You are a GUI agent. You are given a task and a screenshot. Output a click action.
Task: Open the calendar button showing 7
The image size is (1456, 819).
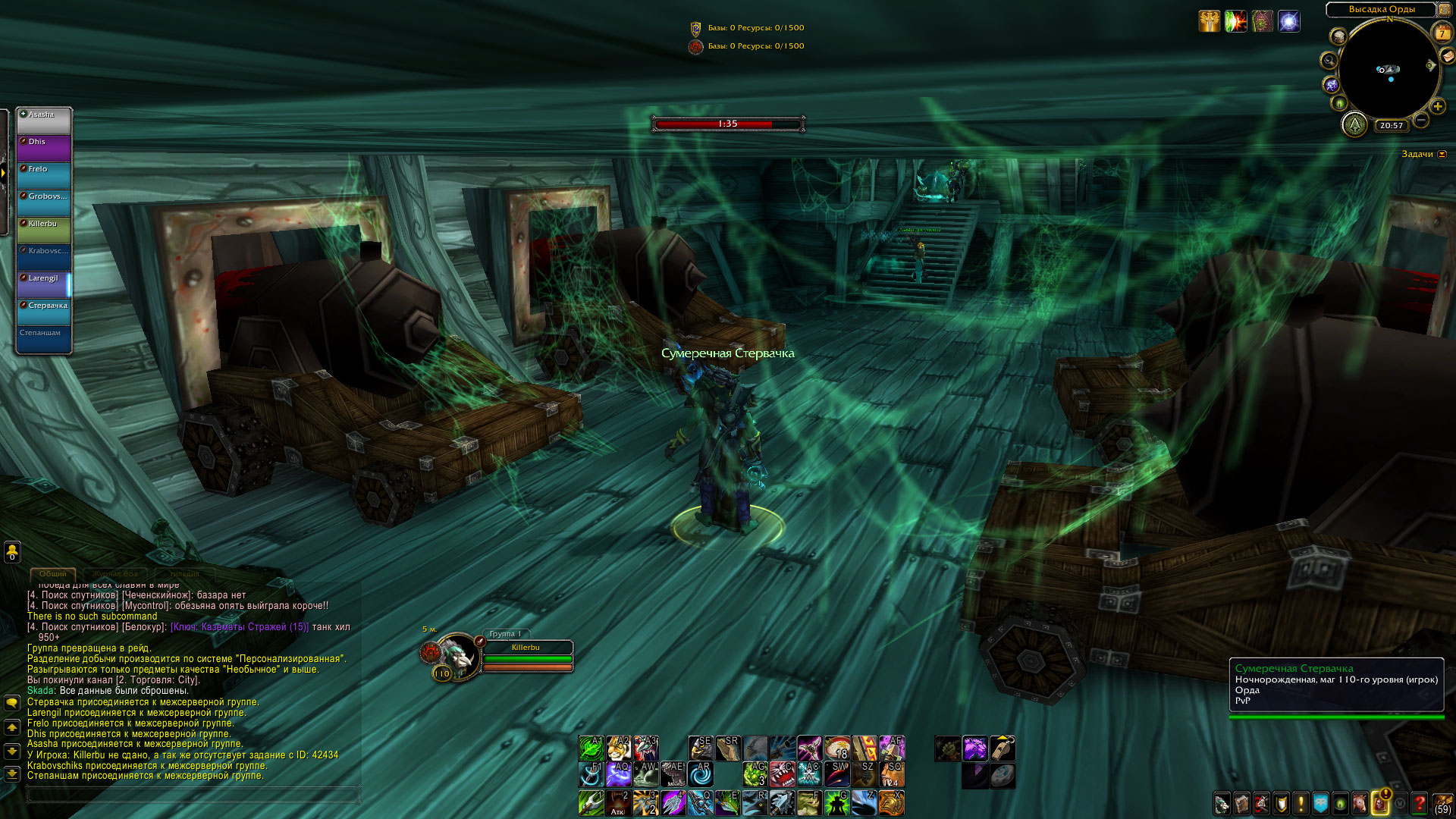pyautogui.click(x=1442, y=33)
